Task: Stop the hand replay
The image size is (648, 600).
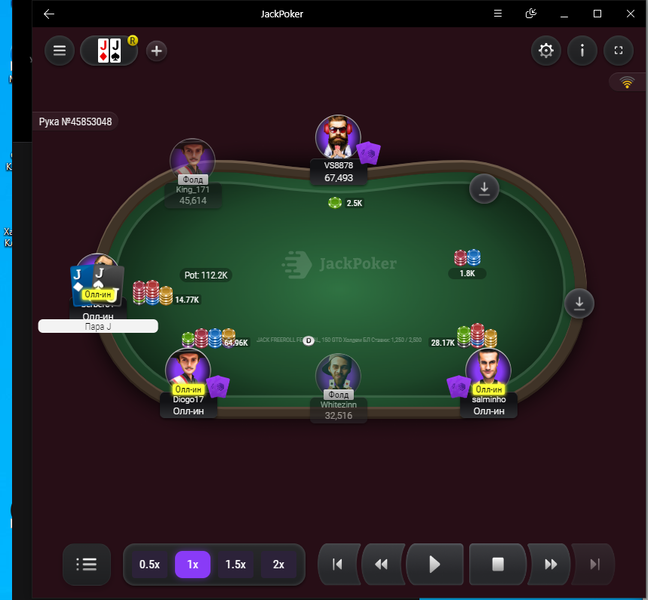Action: coord(497,564)
